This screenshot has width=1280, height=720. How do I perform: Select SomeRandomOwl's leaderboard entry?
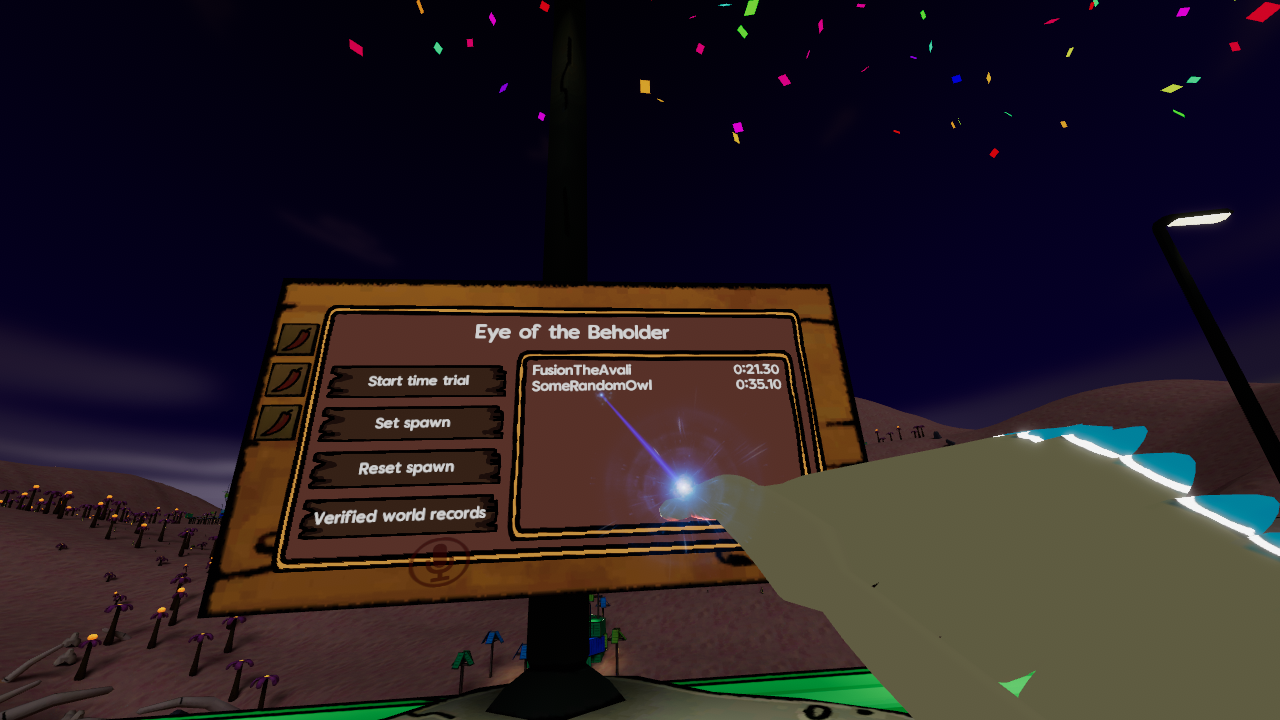(x=655, y=385)
